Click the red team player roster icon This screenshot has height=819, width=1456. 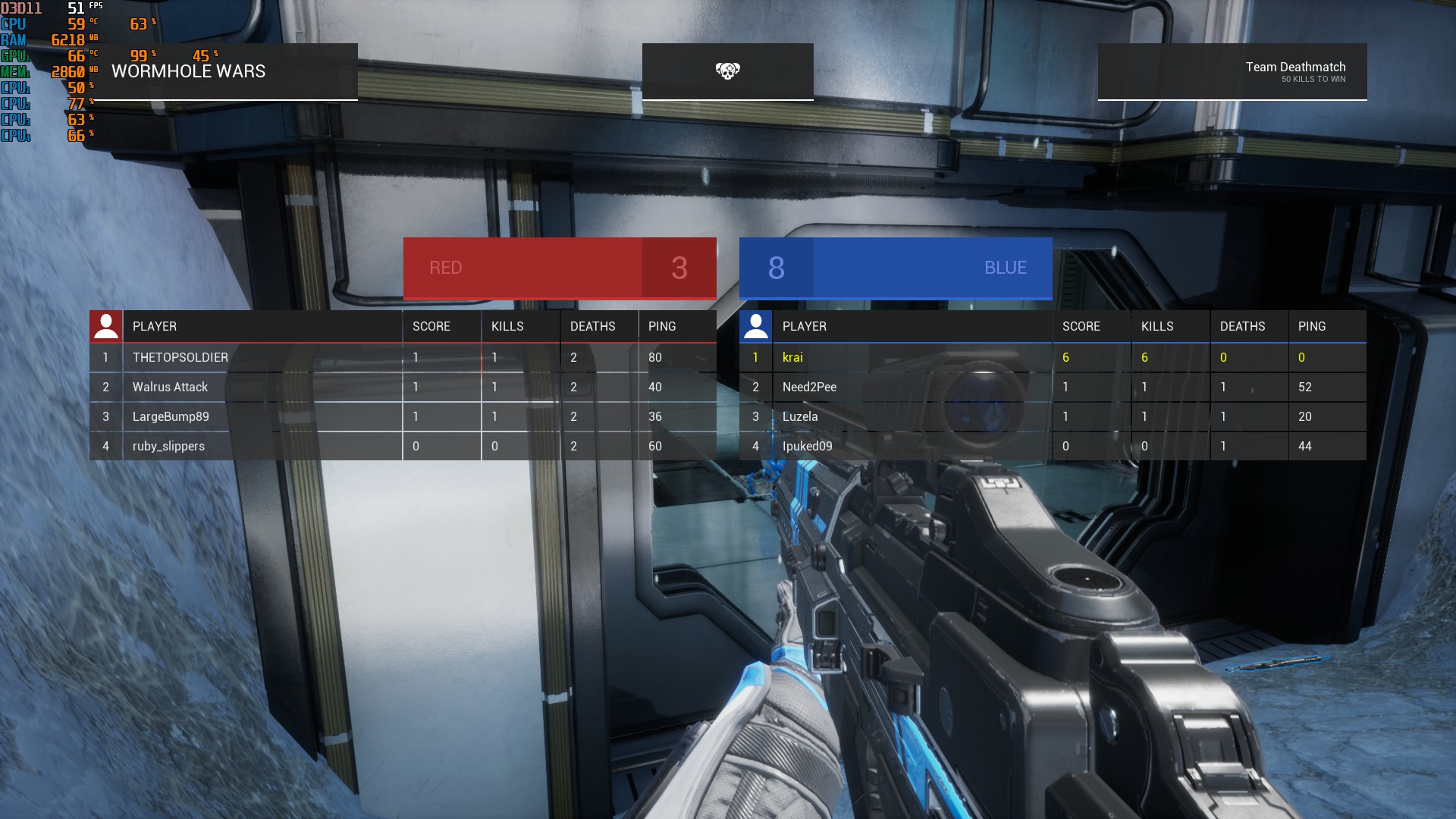[105, 326]
